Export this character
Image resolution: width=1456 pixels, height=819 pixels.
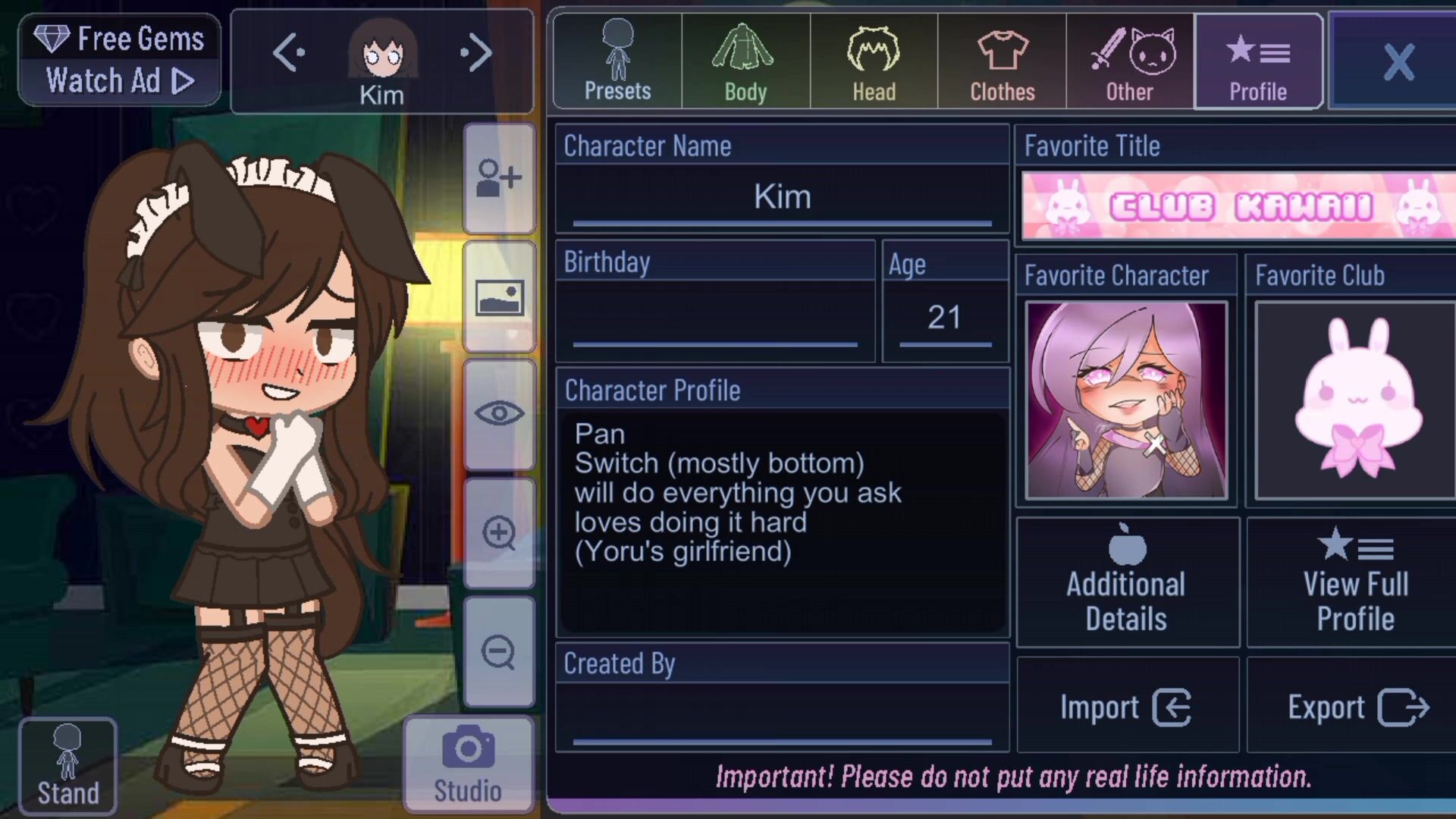tap(1357, 707)
